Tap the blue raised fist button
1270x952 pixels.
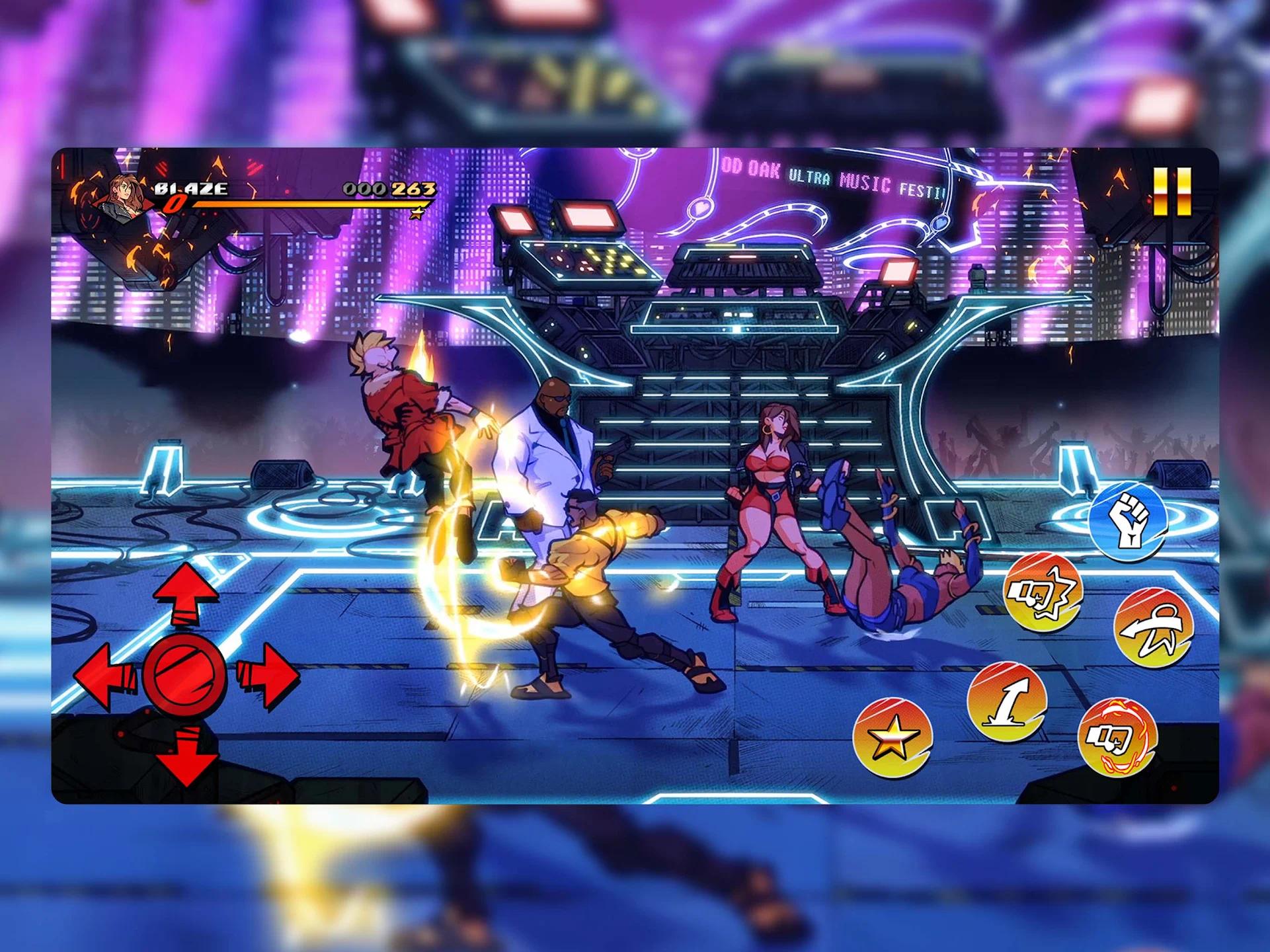tap(1128, 522)
